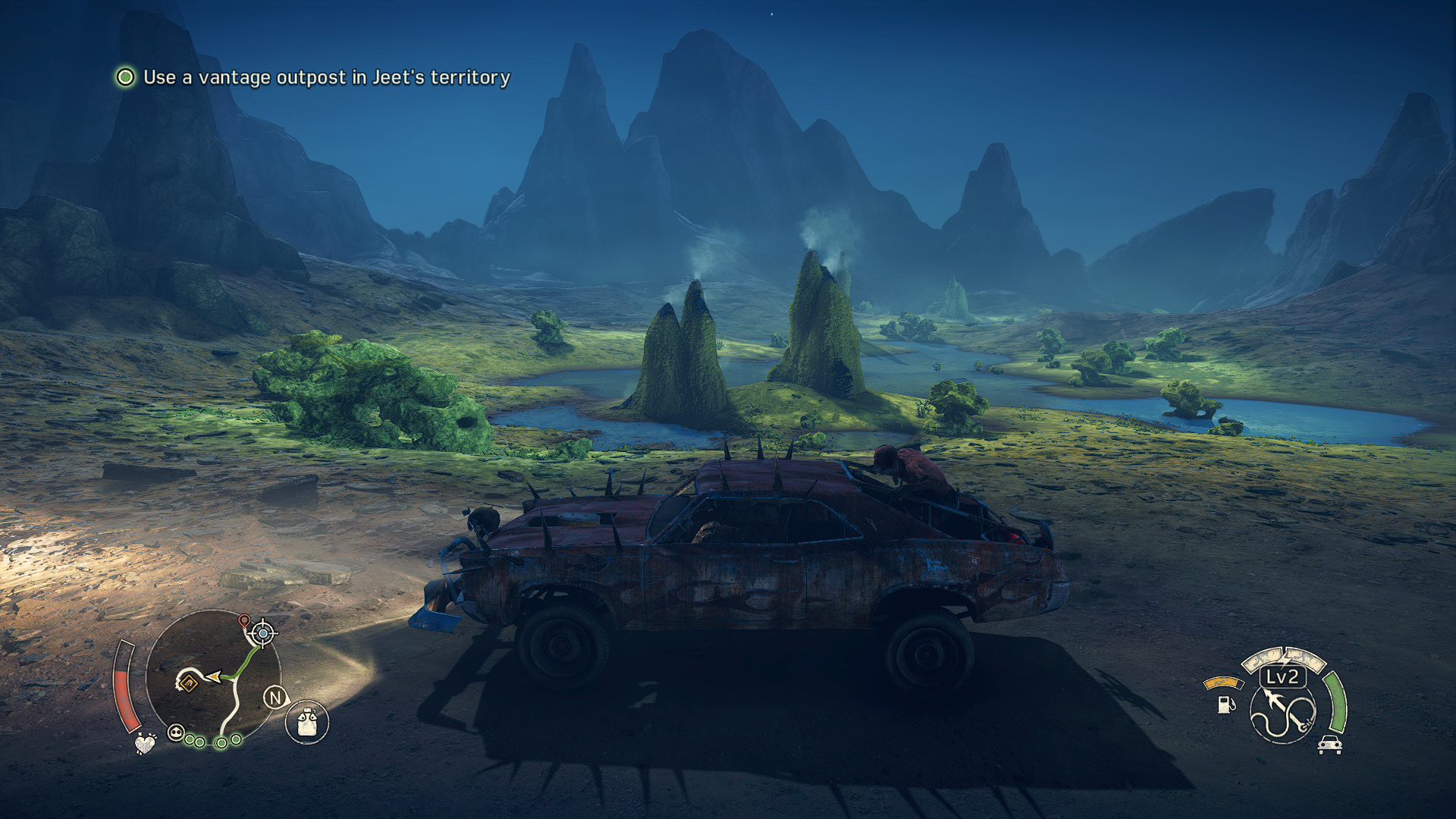Click the car icon beside the green gauge
The height and width of the screenshot is (819, 1456).
1329,745
